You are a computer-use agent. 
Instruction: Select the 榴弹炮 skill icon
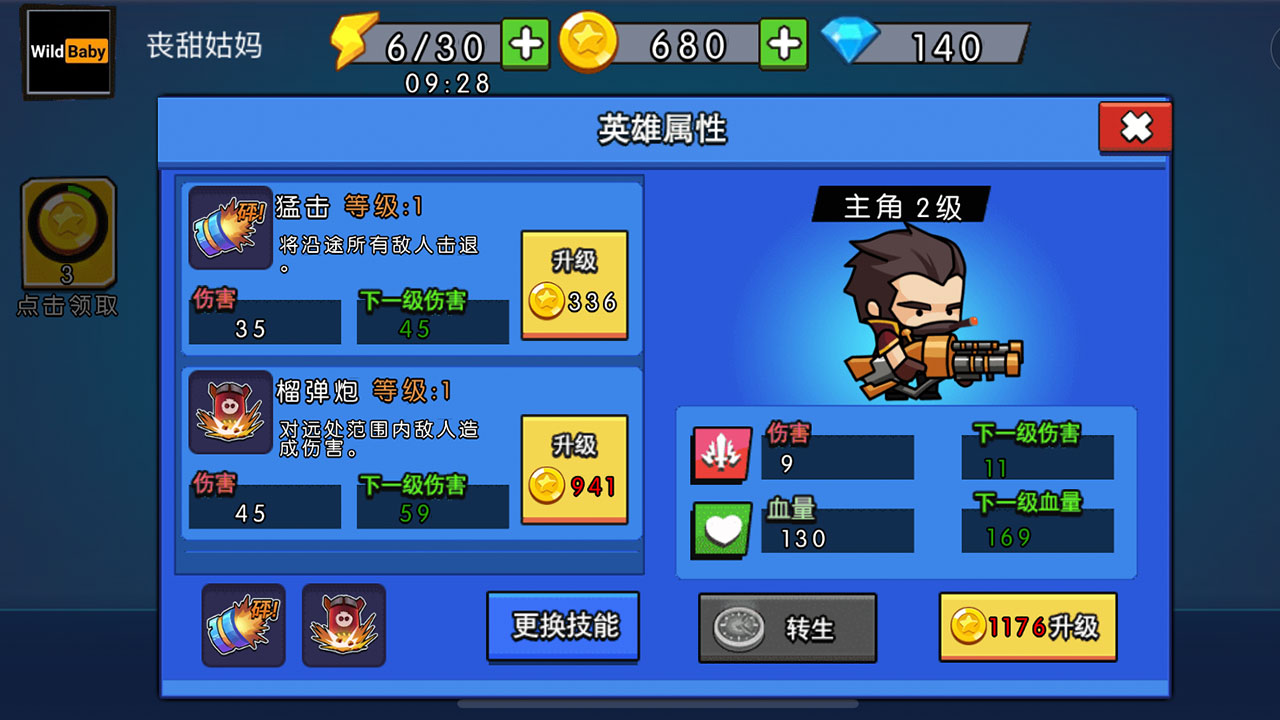click(230, 412)
